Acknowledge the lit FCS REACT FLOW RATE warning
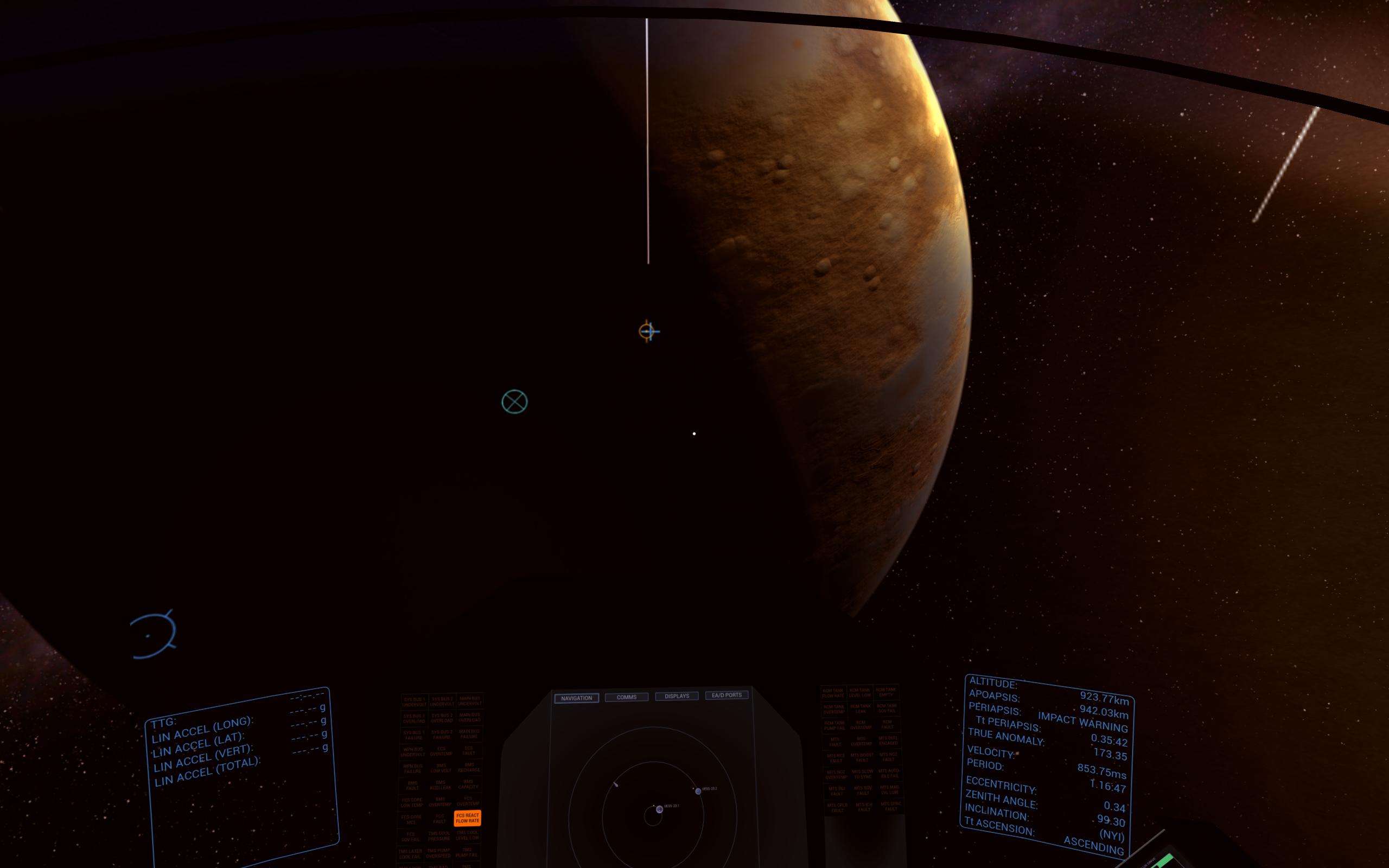This screenshot has height=868, width=1389. tap(467, 819)
